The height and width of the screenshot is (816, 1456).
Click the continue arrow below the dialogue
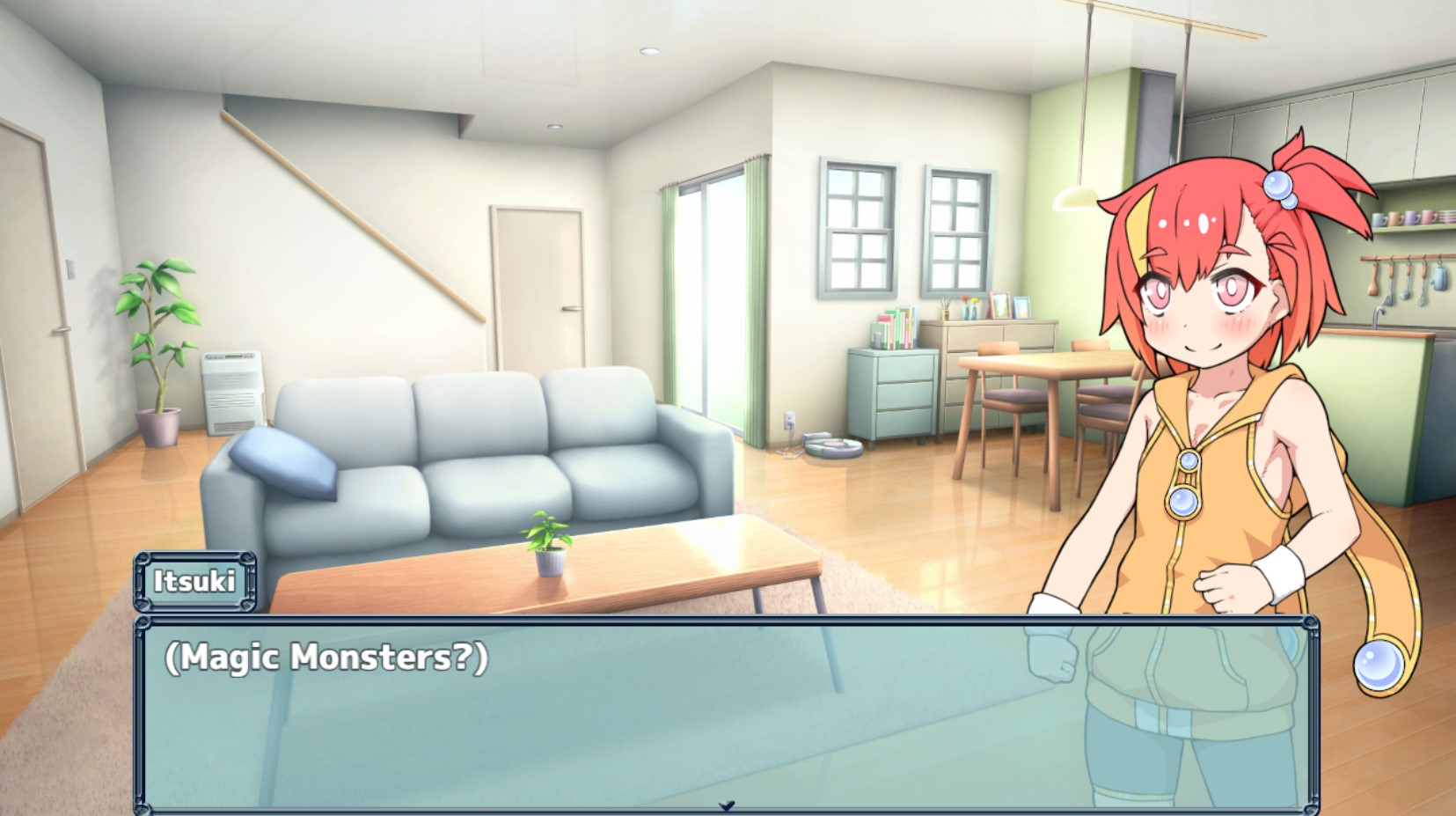(x=728, y=804)
